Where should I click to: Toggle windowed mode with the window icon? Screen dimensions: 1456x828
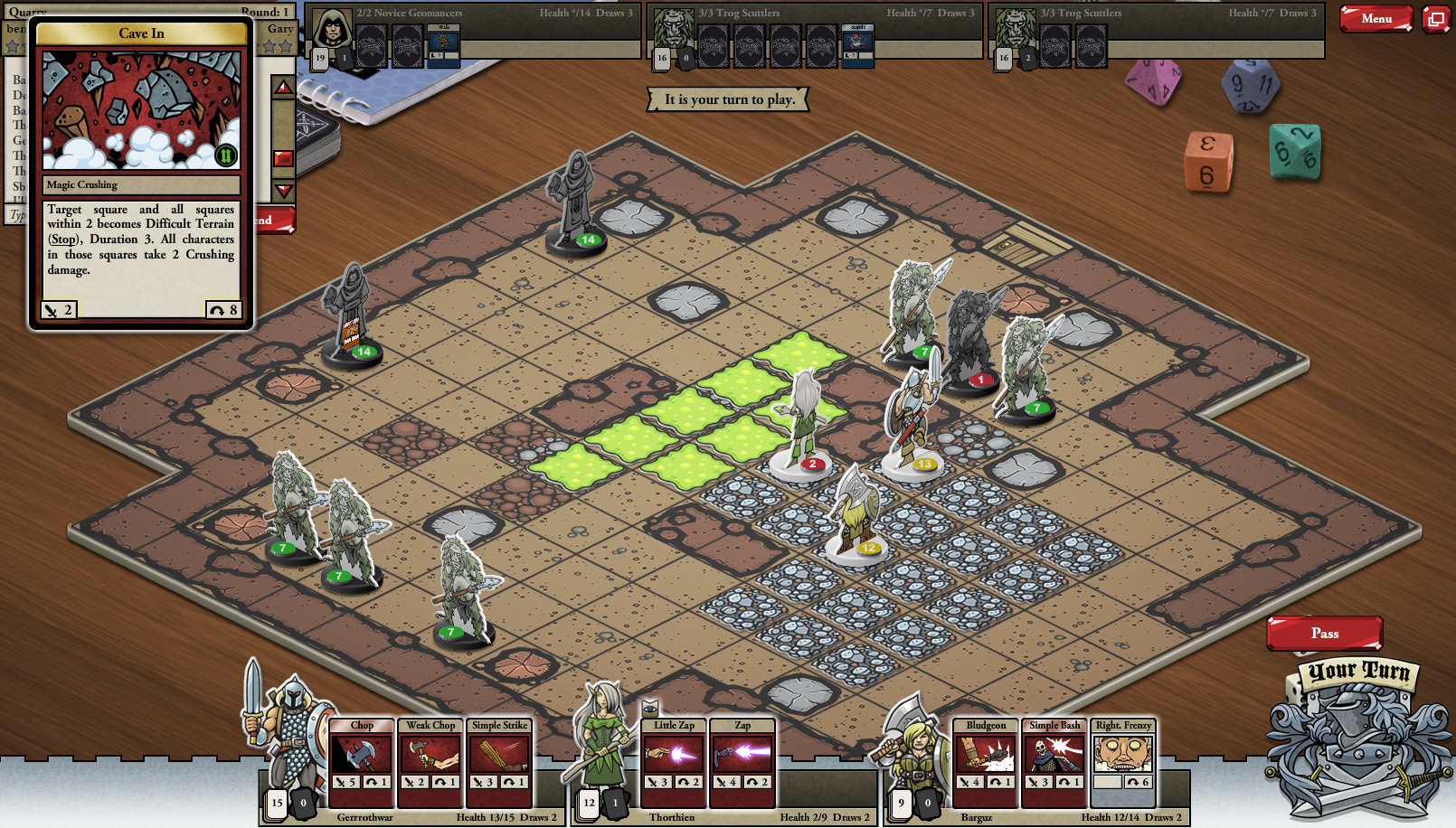pyautogui.click(x=1435, y=18)
